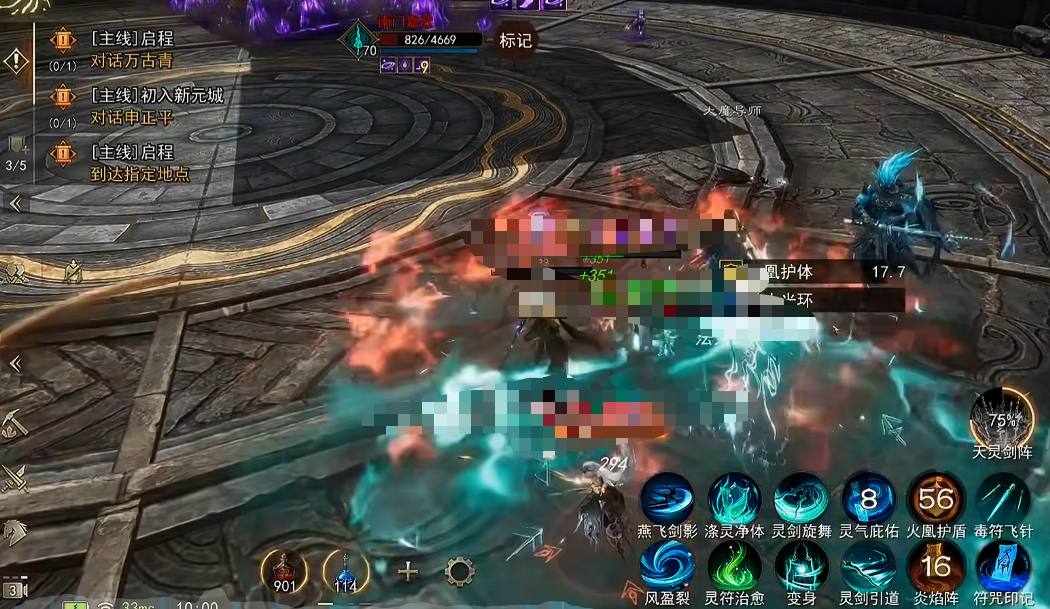Use the 灵剑旋舞 skill
This screenshot has height=609, width=1050.
(801, 498)
